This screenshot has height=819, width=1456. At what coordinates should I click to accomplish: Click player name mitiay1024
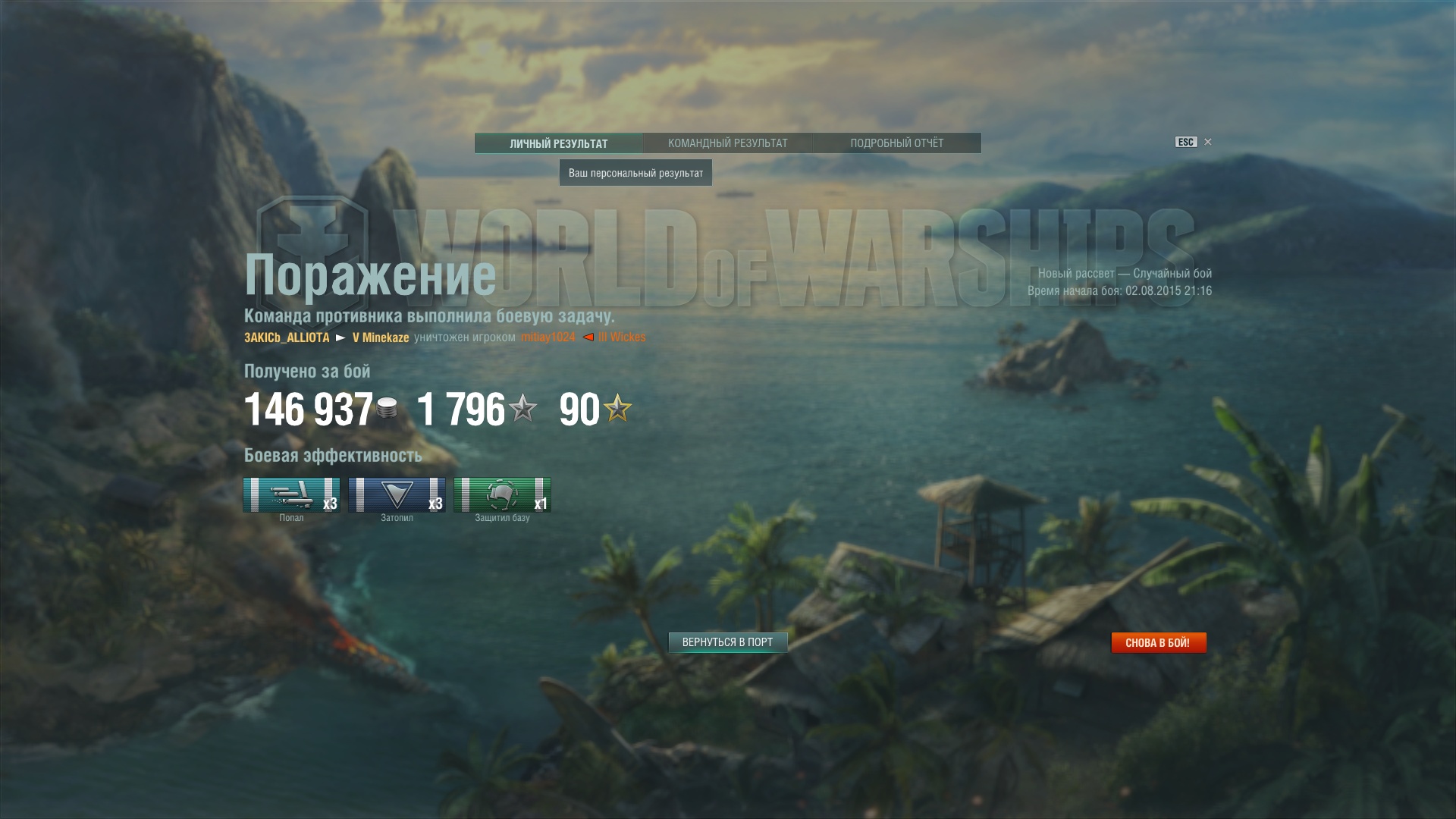(548, 337)
